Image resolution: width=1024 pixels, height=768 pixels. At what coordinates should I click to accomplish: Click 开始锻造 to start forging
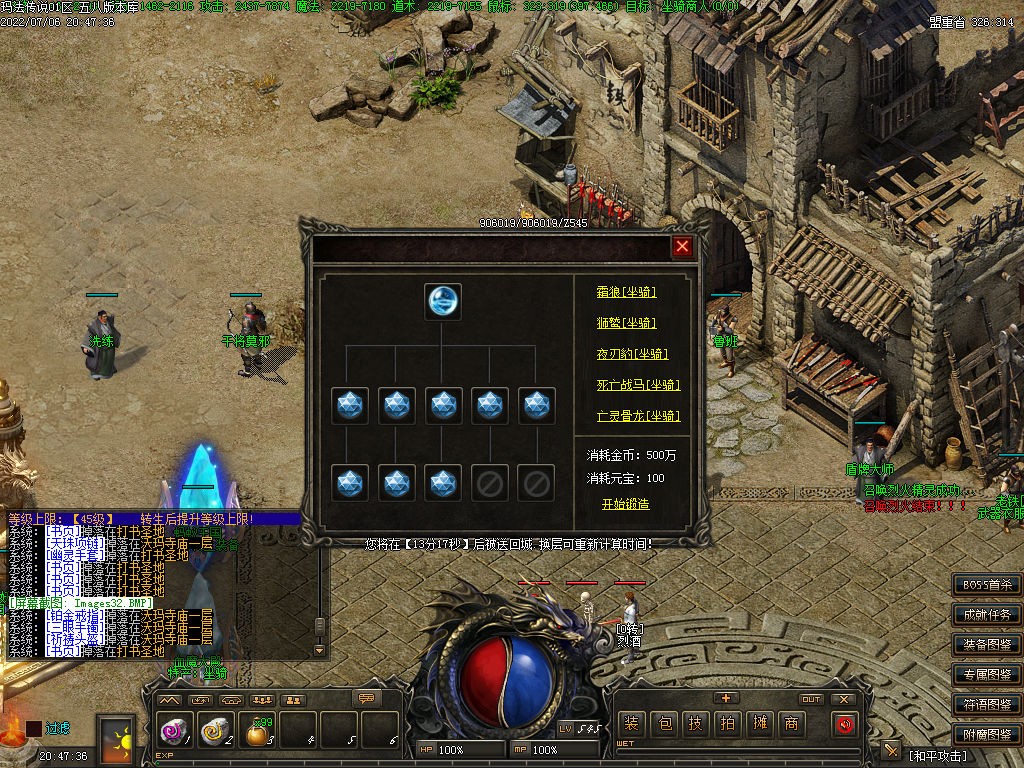[625, 504]
